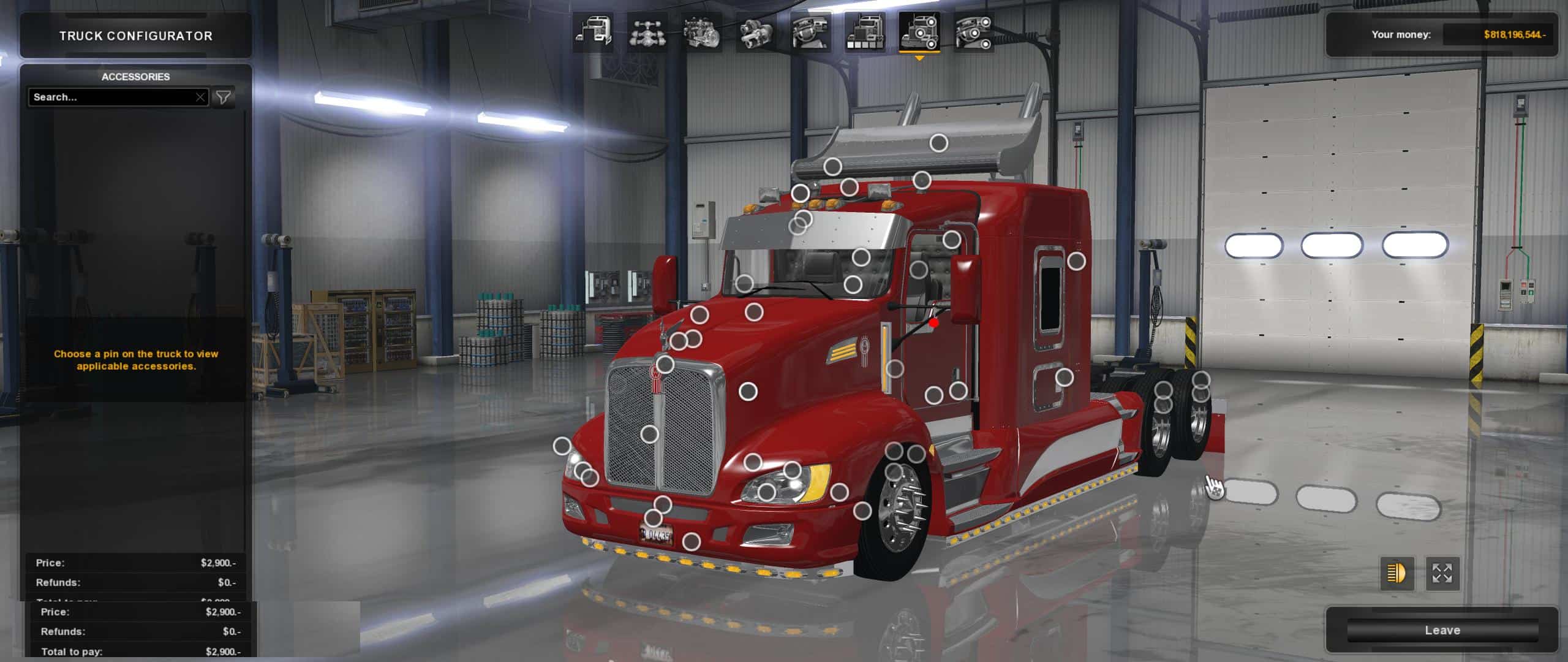This screenshot has height=662, width=1568.
Task: Open the interior accessories pins tab
Action: [x=974, y=31]
